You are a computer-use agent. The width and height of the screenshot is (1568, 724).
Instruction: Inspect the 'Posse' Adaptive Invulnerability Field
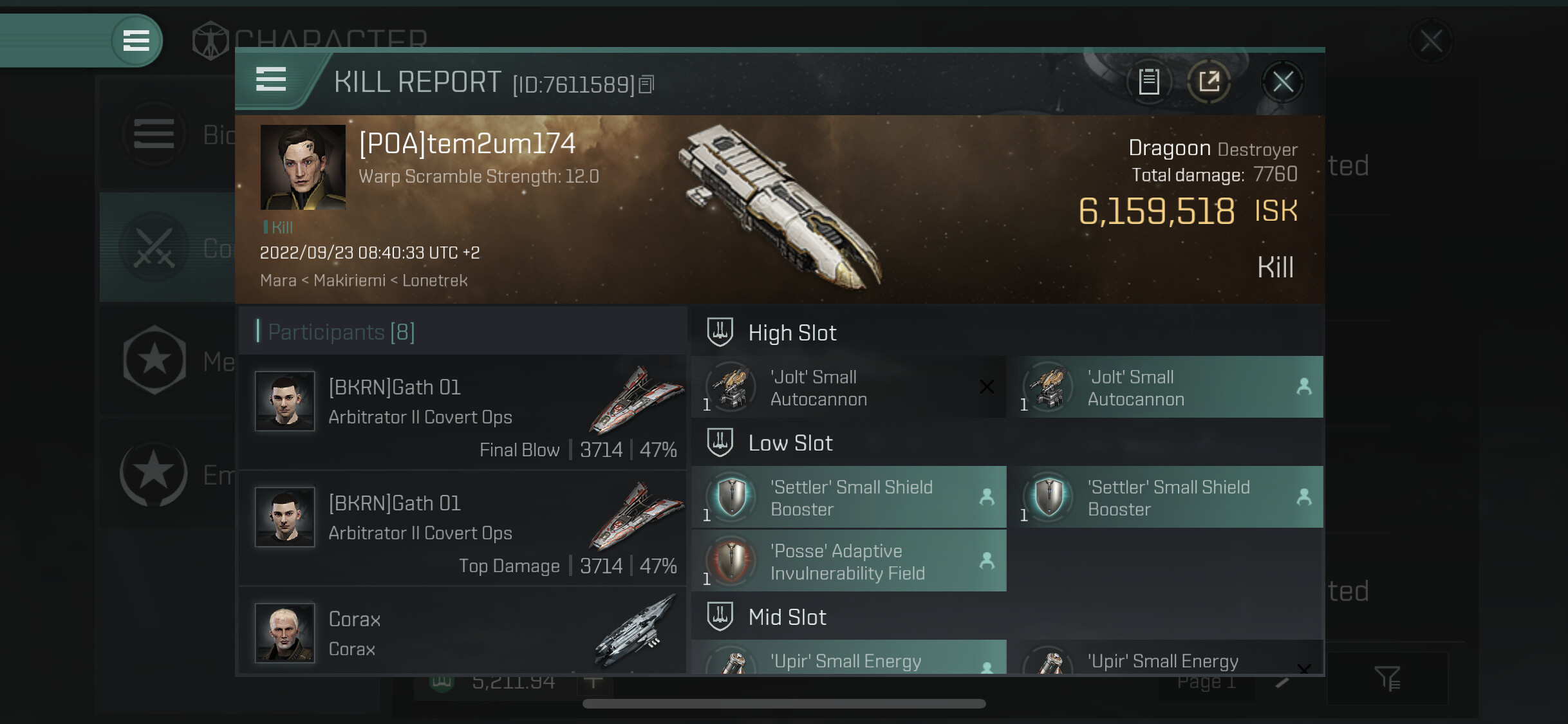848,561
